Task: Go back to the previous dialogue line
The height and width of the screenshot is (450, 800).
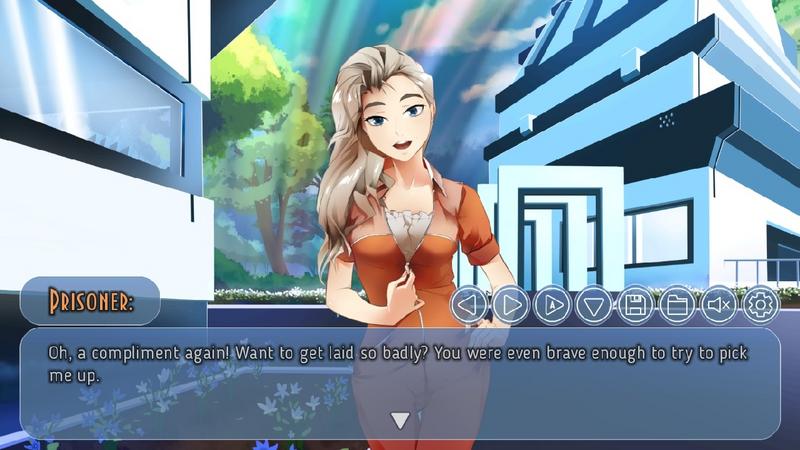Action: [x=469, y=305]
